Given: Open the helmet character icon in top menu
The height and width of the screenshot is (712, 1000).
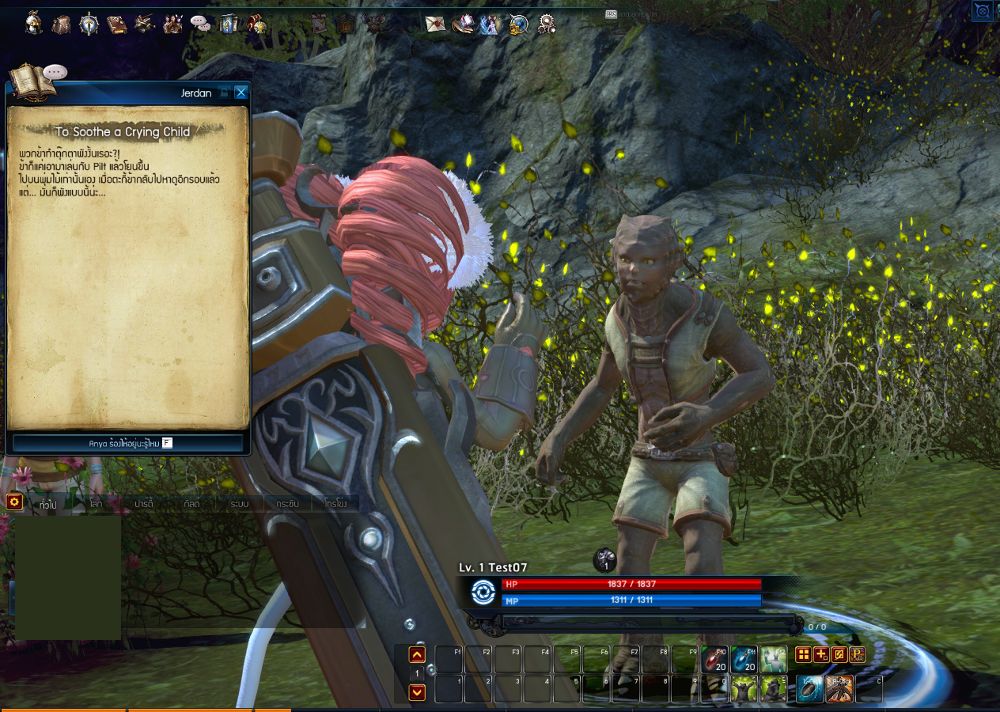Looking at the screenshot, I should coord(34,22).
